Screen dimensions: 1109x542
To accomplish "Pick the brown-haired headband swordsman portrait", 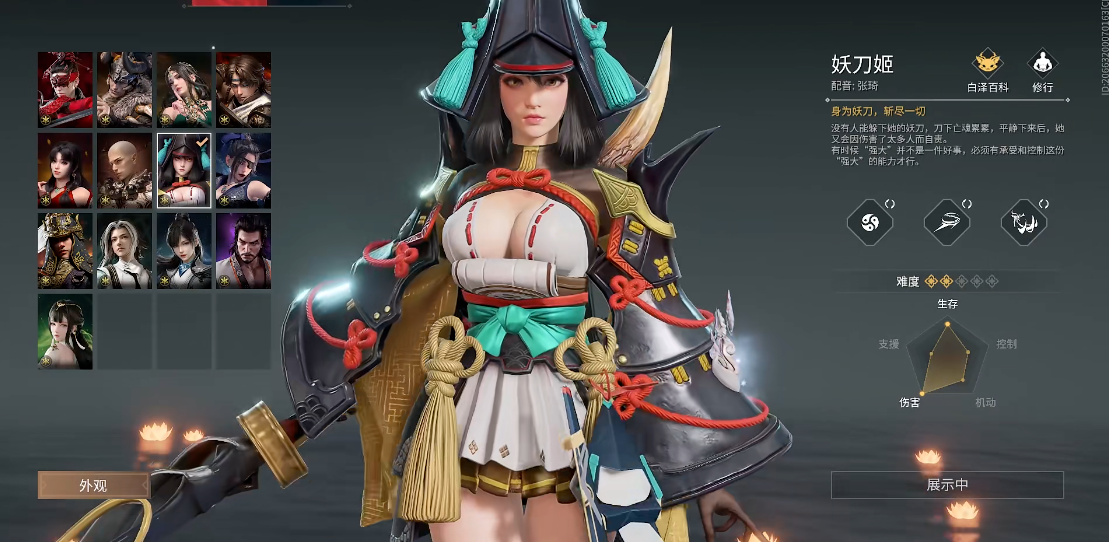I will point(243,90).
